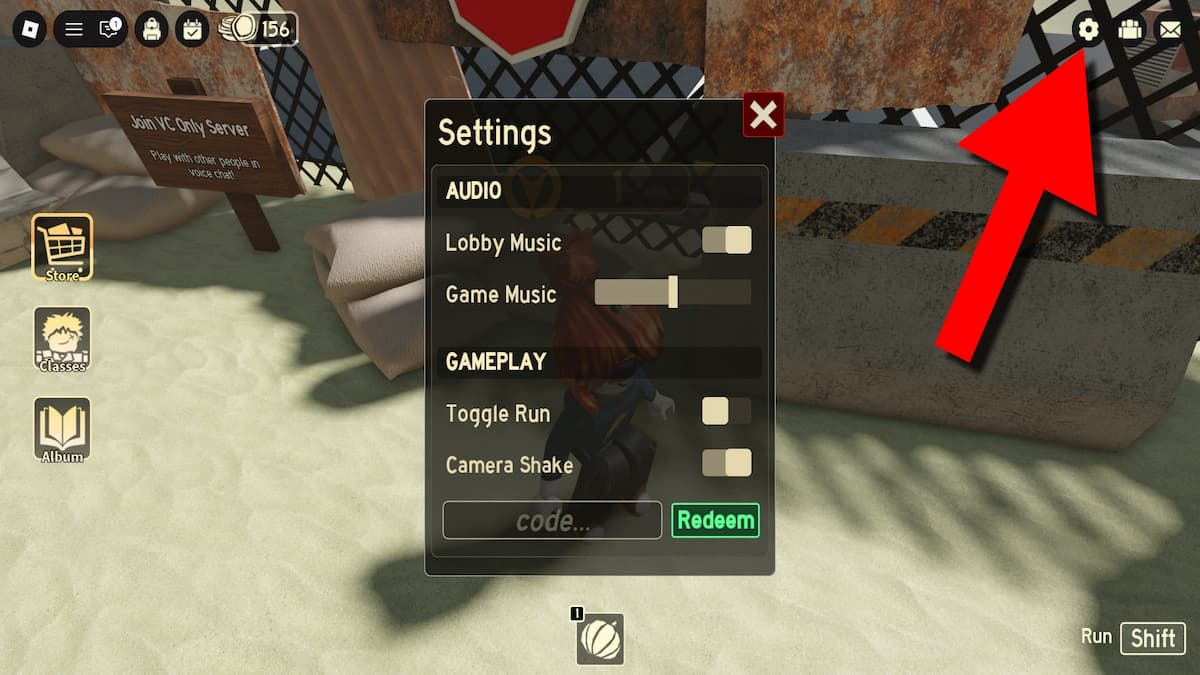Adjust the Game Music volume slider
The image size is (1200, 675).
pos(673,292)
